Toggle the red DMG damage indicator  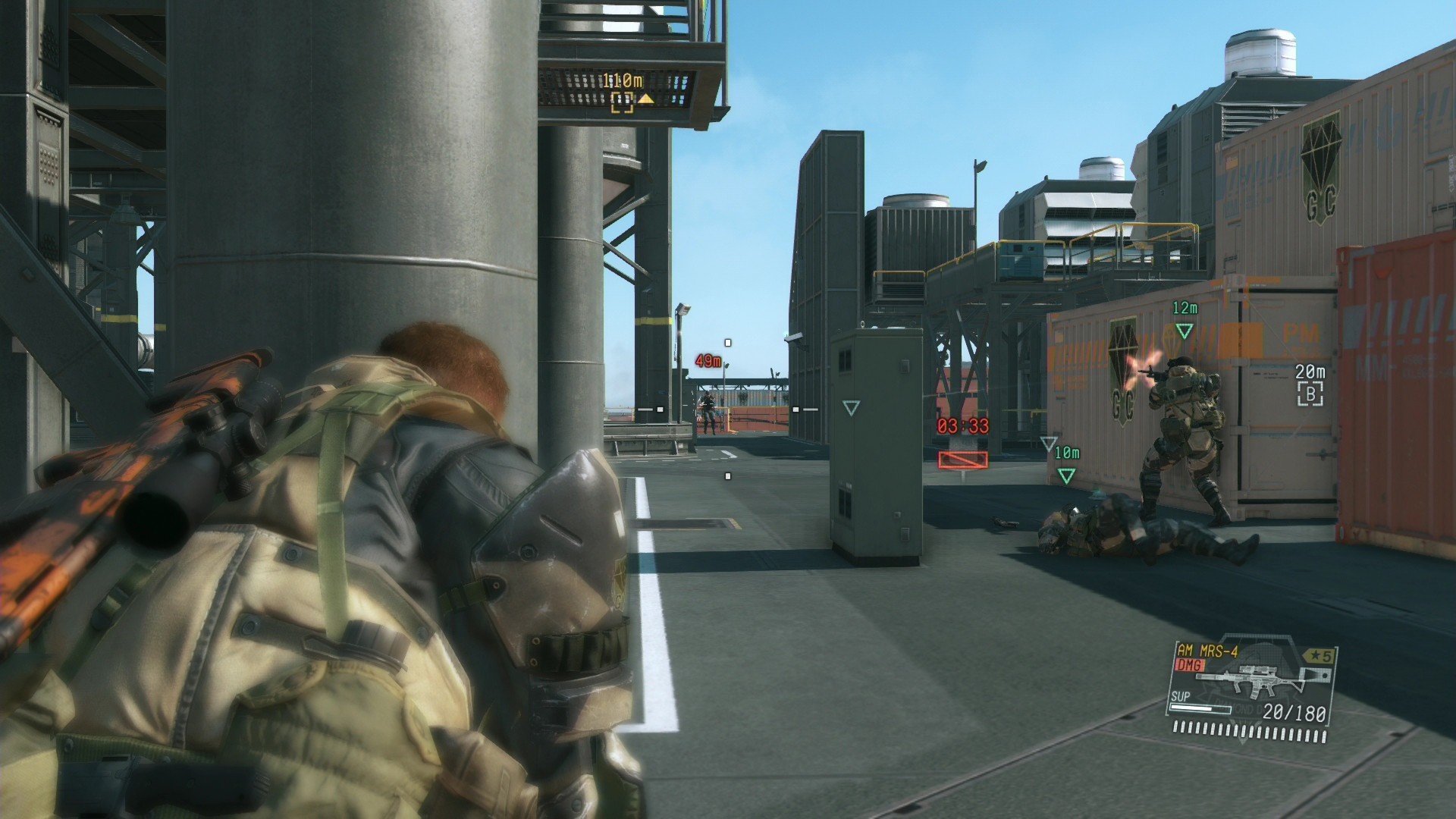(x=1190, y=664)
